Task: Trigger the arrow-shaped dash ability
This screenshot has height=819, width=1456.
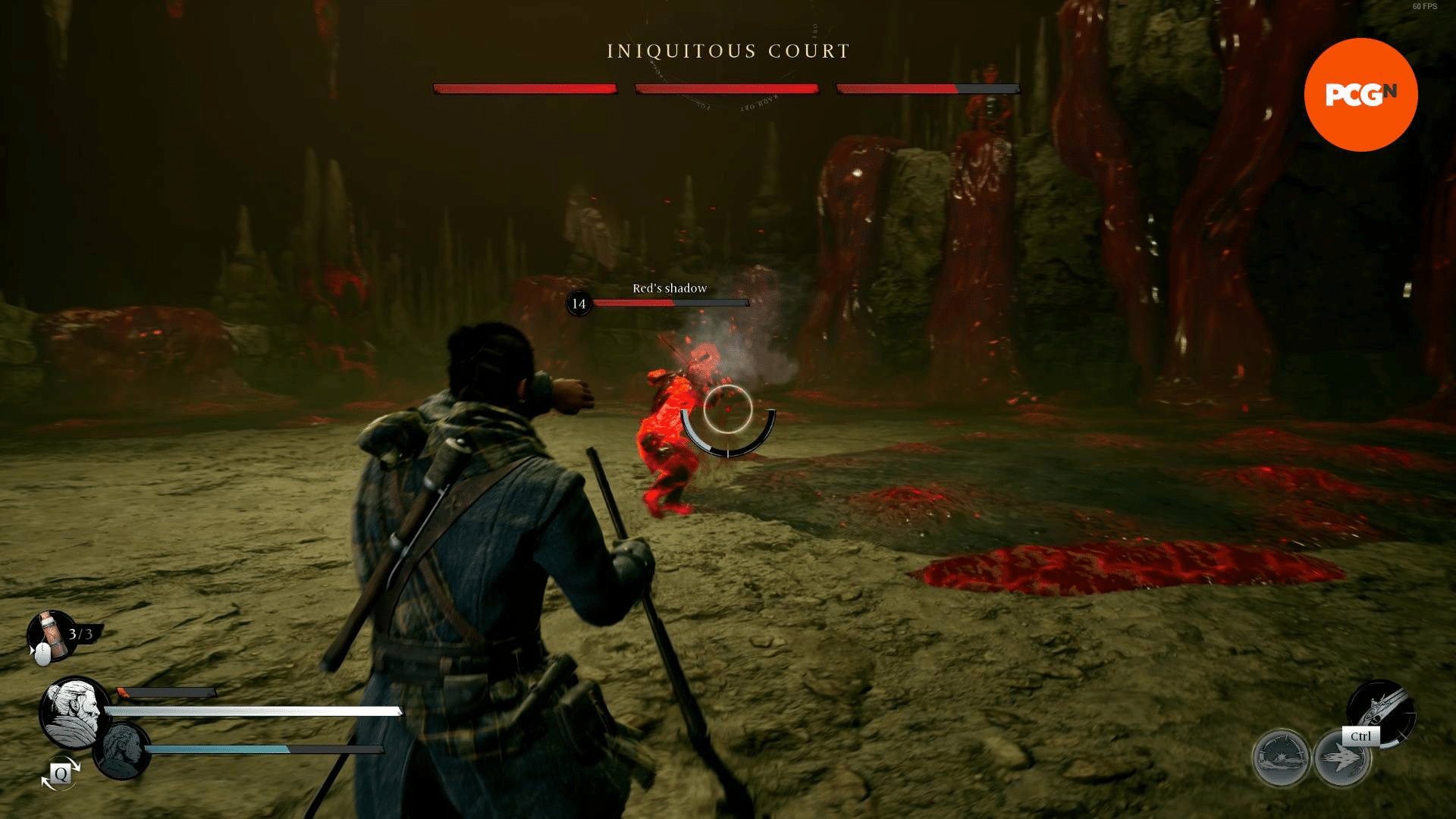Action: (x=1341, y=758)
